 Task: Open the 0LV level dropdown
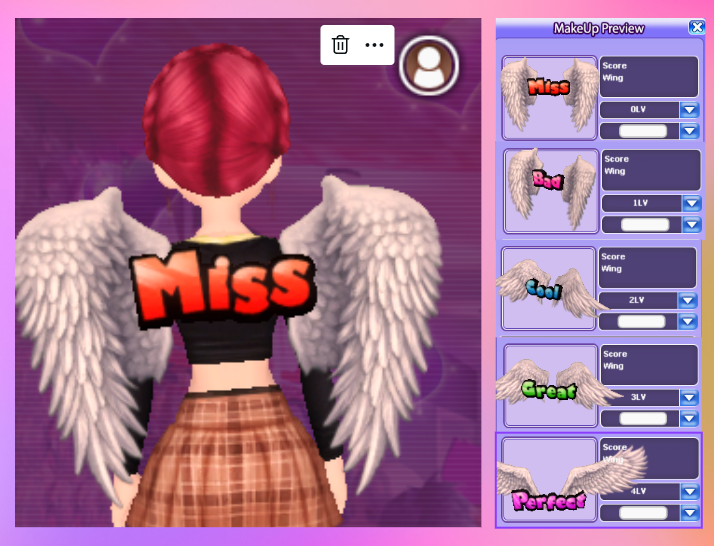coord(689,110)
